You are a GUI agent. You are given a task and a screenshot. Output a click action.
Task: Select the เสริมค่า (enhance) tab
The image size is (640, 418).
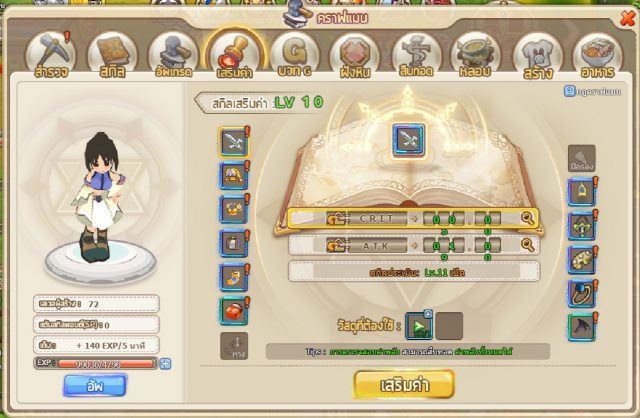pos(234,56)
